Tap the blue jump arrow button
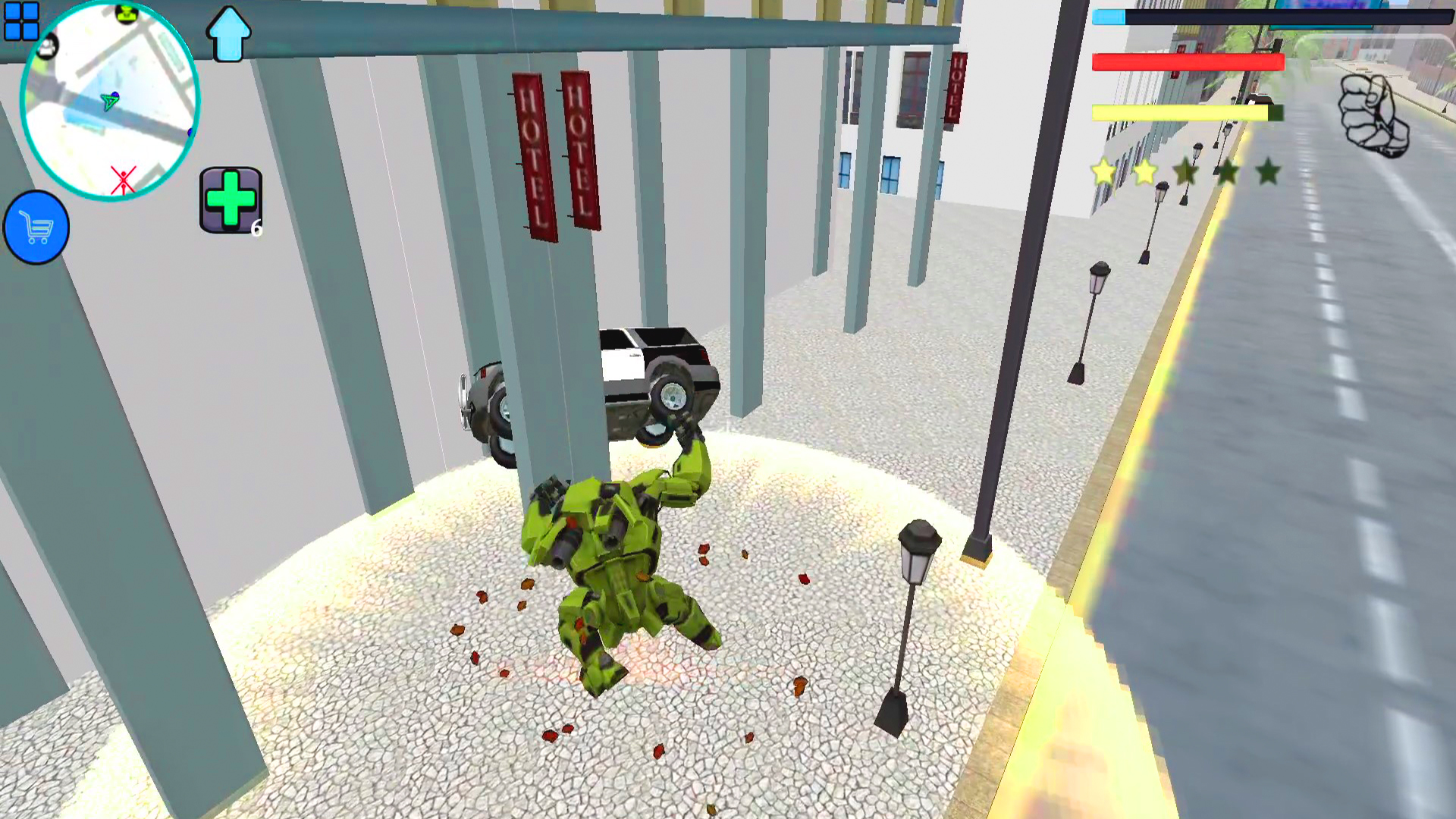1456x819 pixels. pos(229,34)
